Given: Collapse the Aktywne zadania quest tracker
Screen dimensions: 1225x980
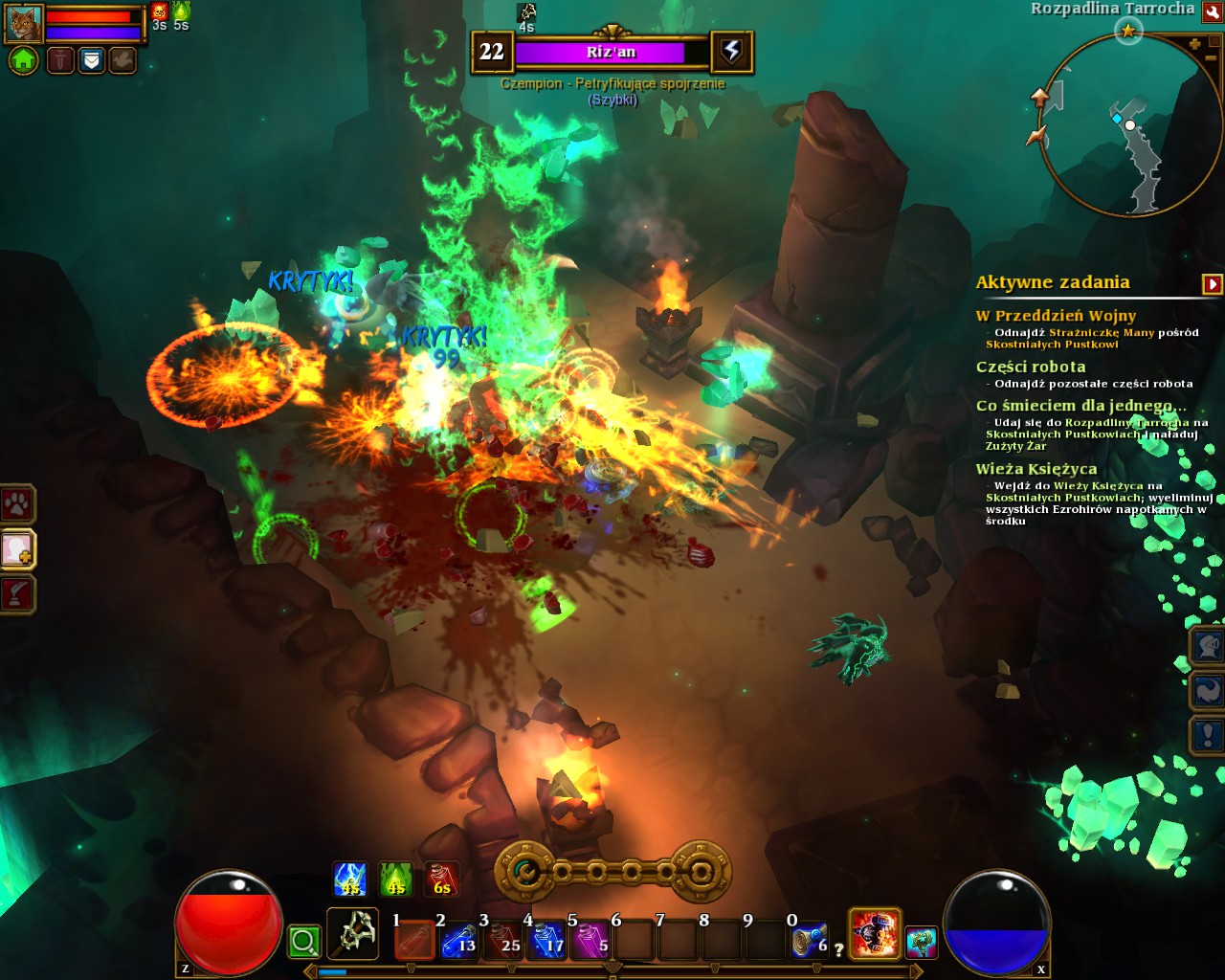Looking at the screenshot, I should pos(1212,283).
